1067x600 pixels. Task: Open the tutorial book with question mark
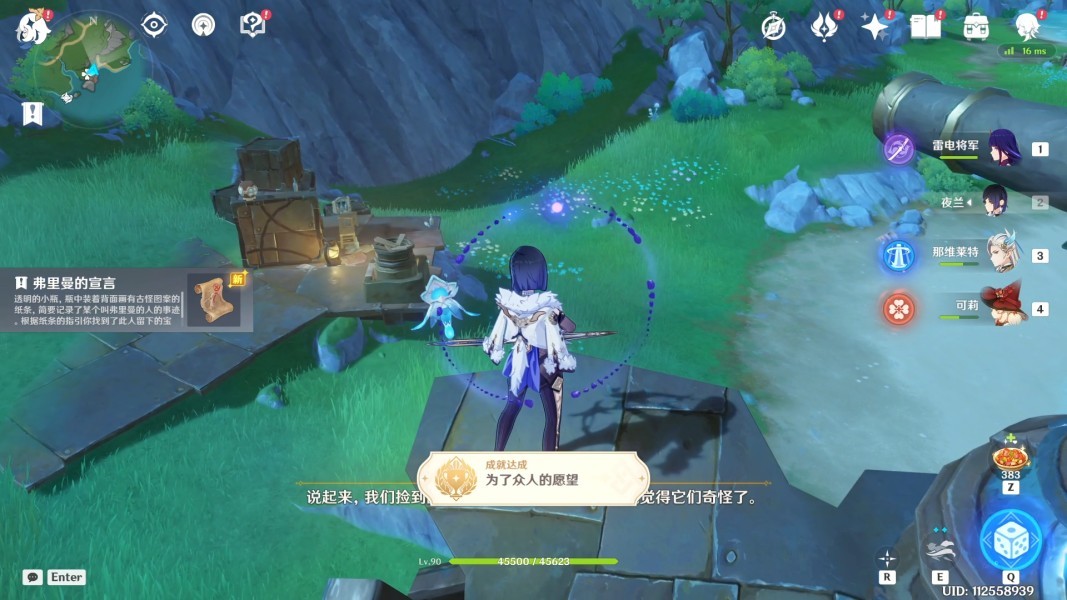coord(253,25)
